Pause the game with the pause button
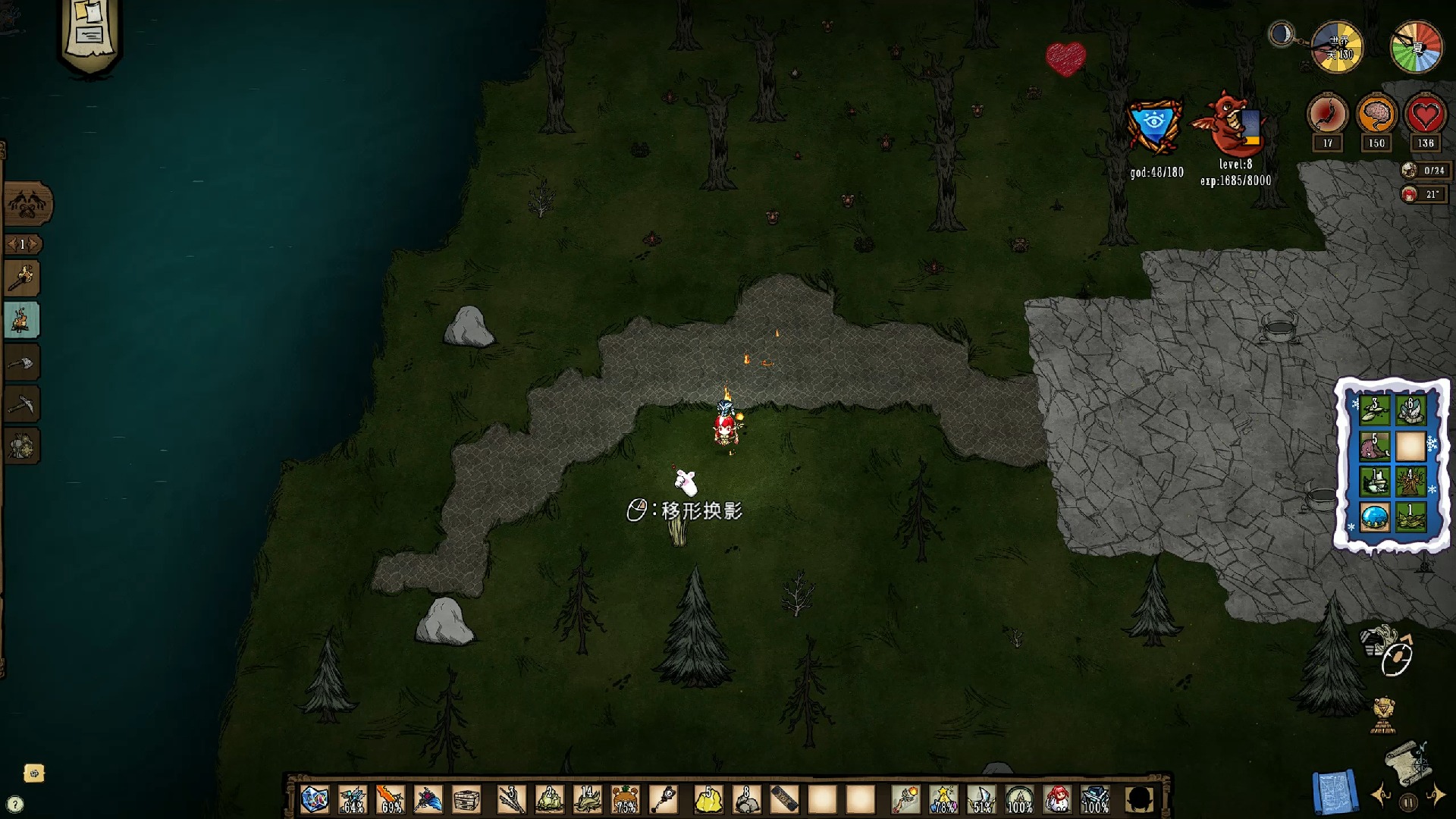1456x819 pixels. click(x=1408, y=802)
